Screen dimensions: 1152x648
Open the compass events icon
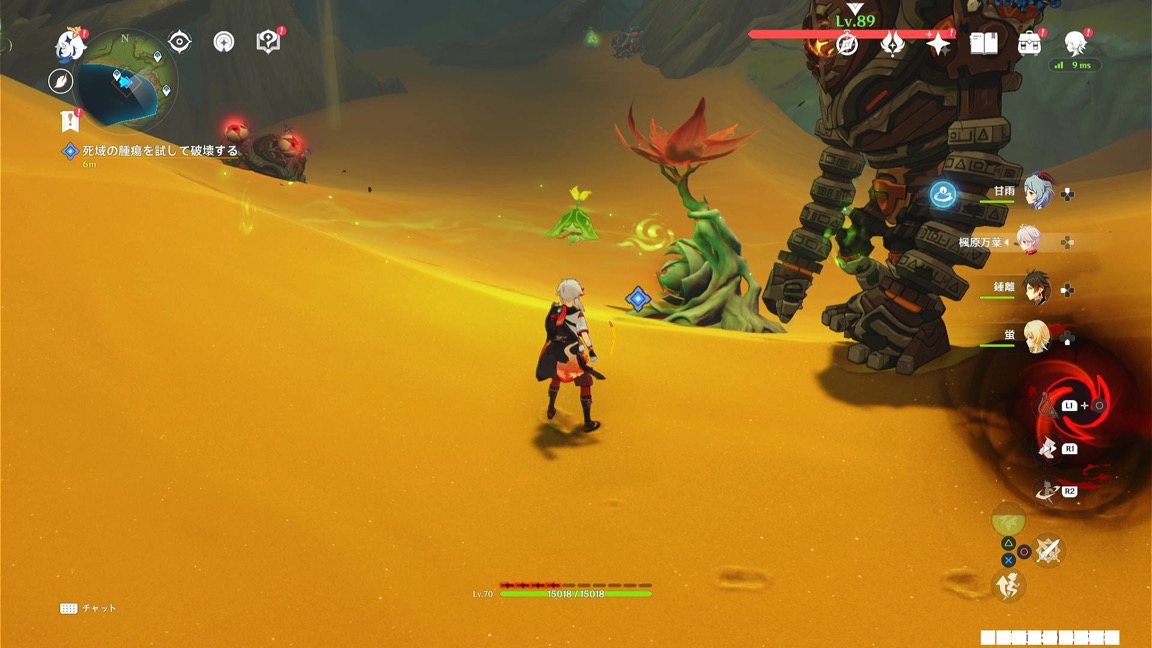[848, 44]
